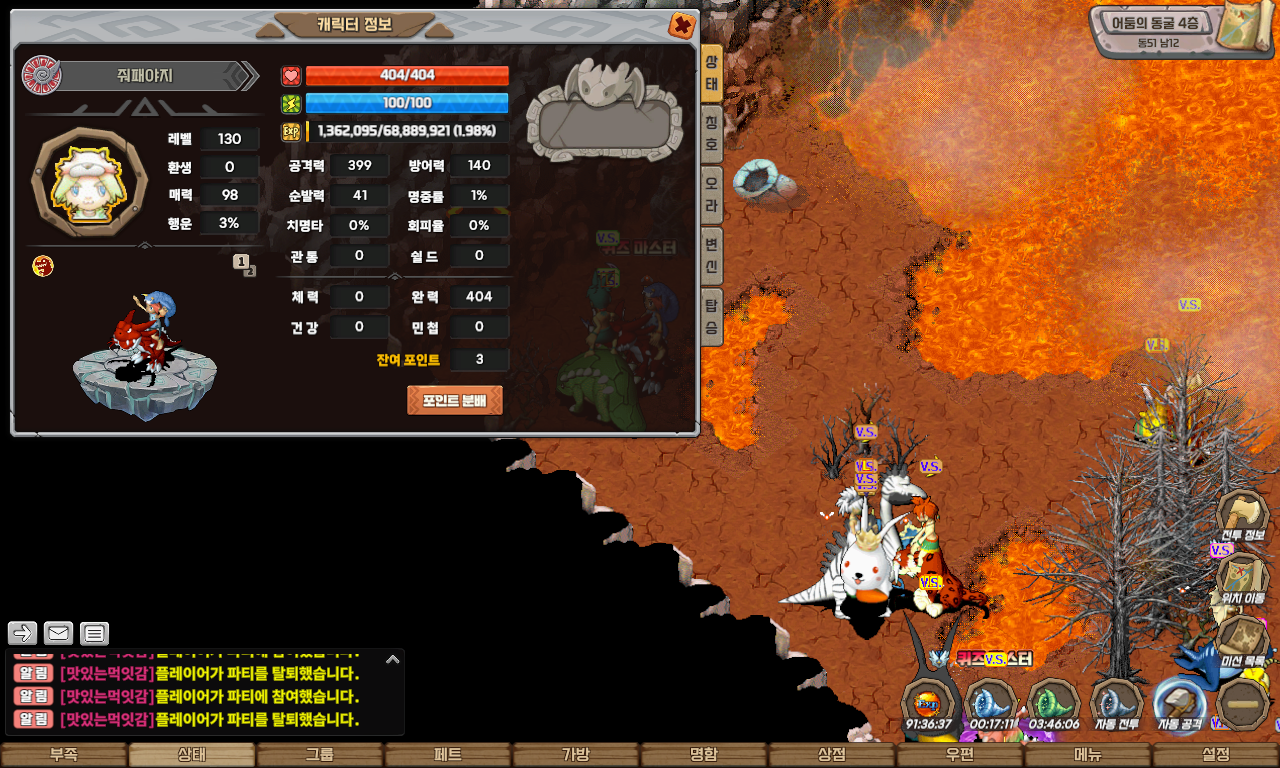The width and height of the screenshot is (1280, 768).
Task: Open the 우편 mail menu
Action: [x=960, y=755]
